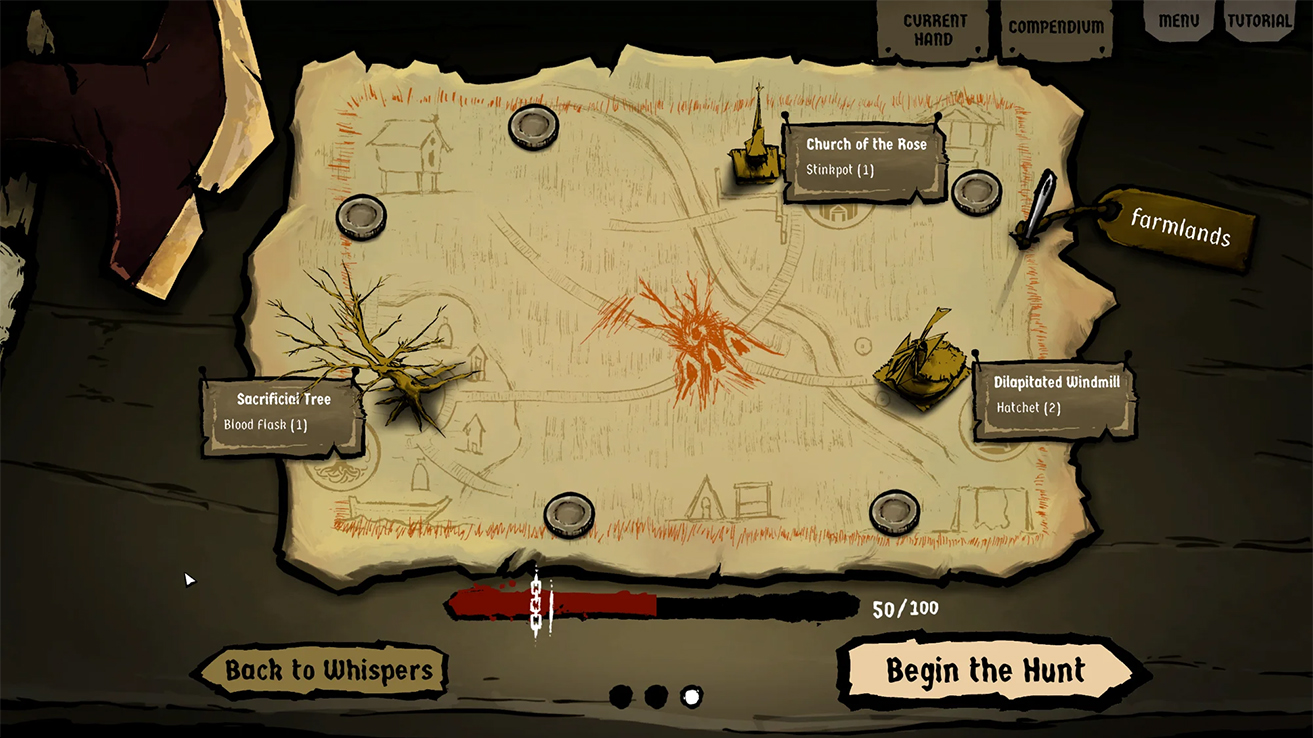
Task: Open the Compendium
Action: pos(1056,27)
